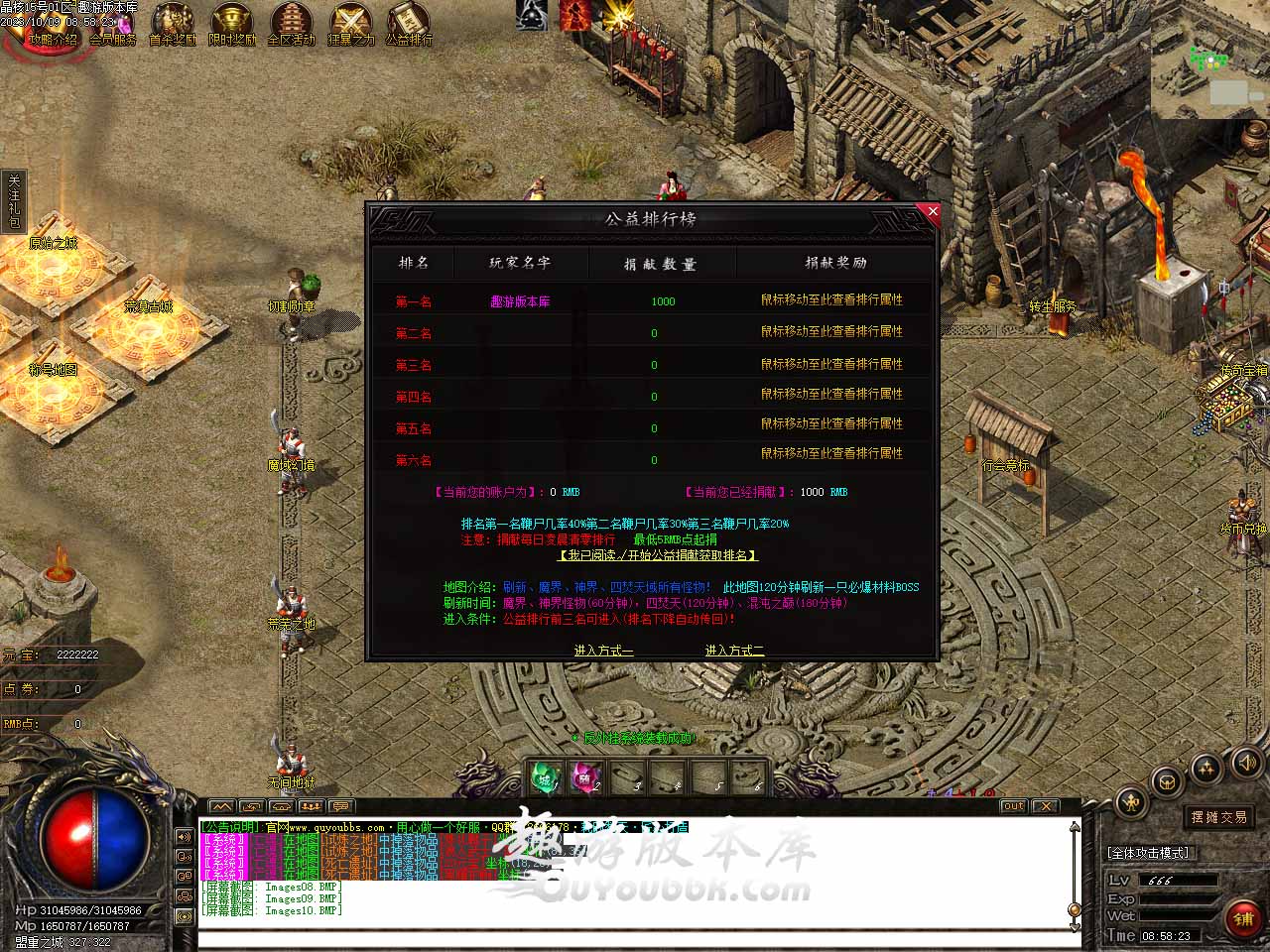Select the first-place row 趣游版本库
1270x952 pixels.
pos(520,301)
